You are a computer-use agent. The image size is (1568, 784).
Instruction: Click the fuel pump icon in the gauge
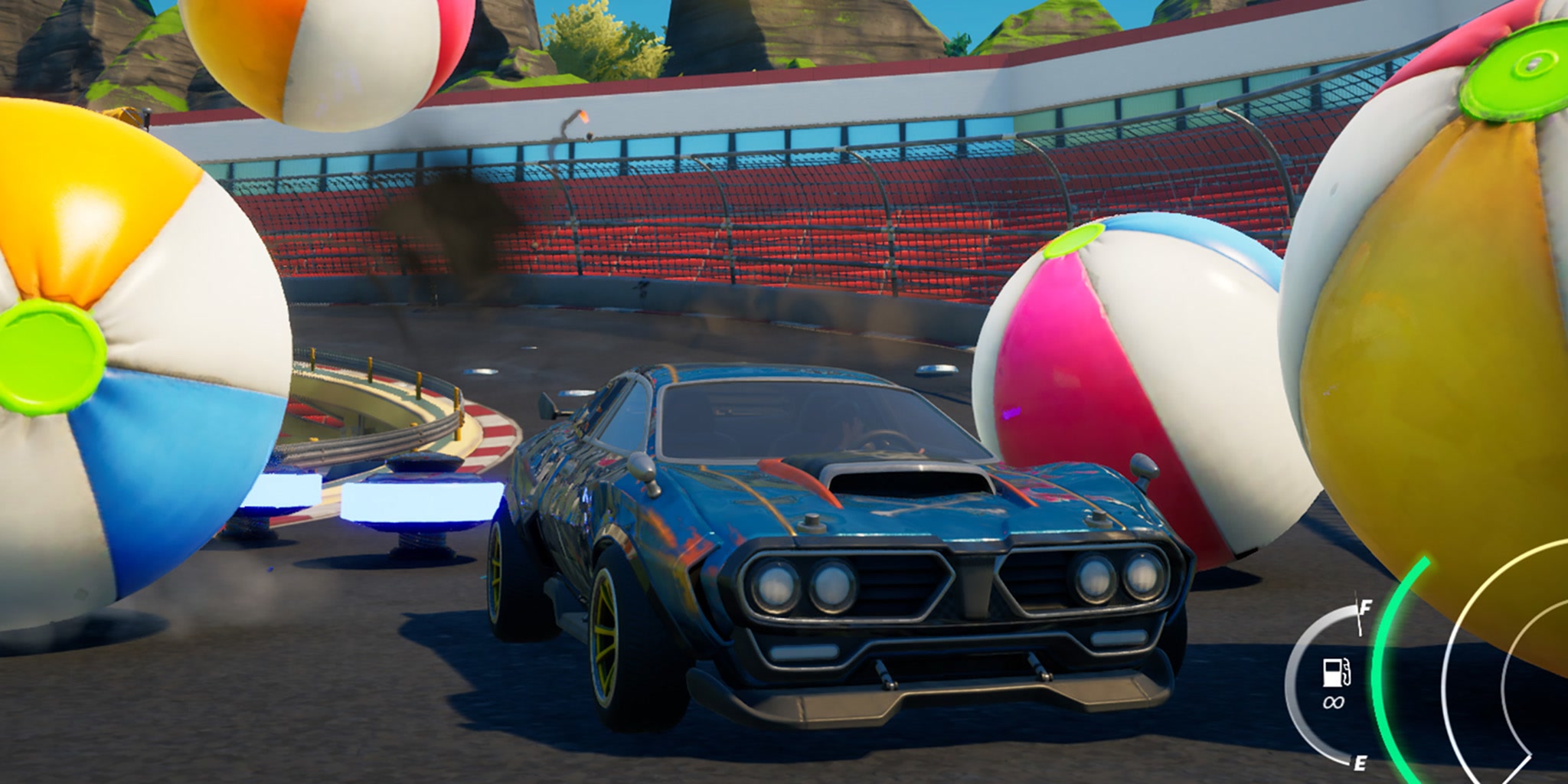[1336, 672]
